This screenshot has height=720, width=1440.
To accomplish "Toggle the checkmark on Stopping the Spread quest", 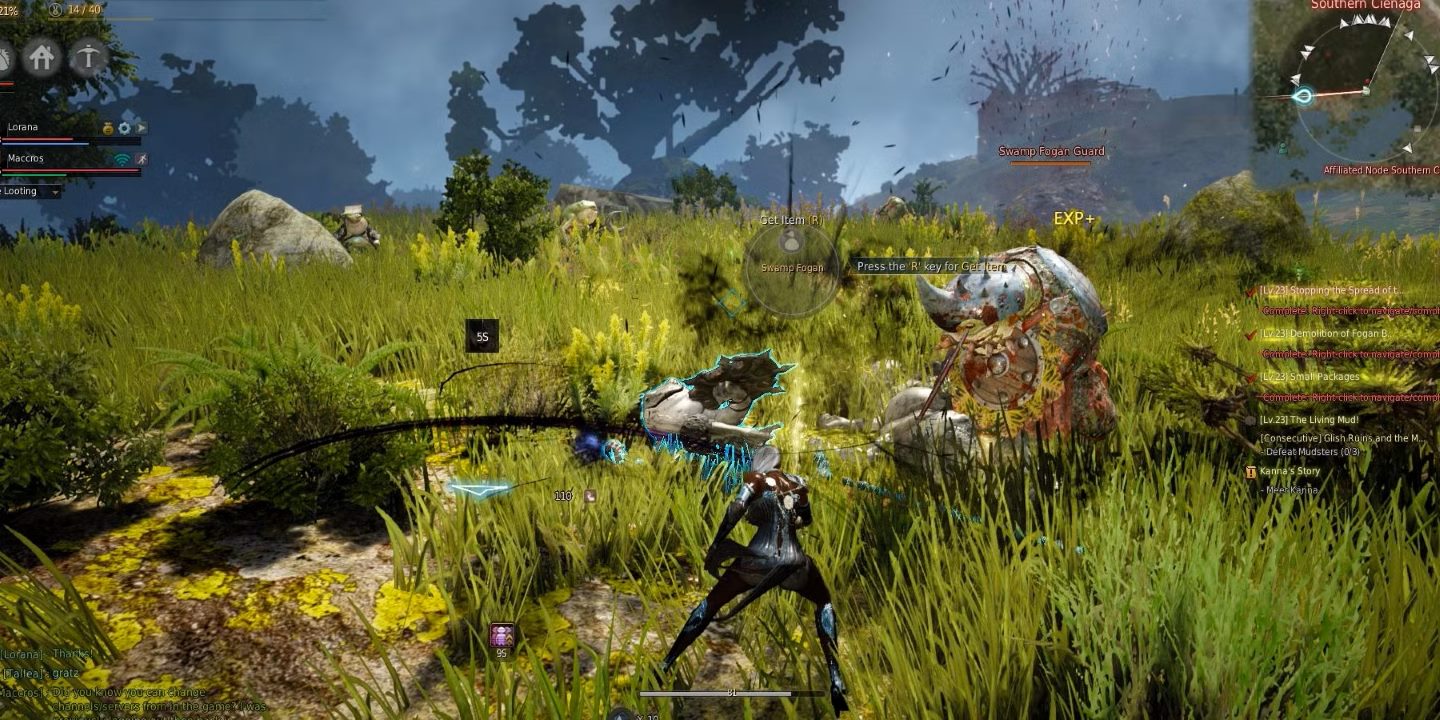I will [1252, 292].
